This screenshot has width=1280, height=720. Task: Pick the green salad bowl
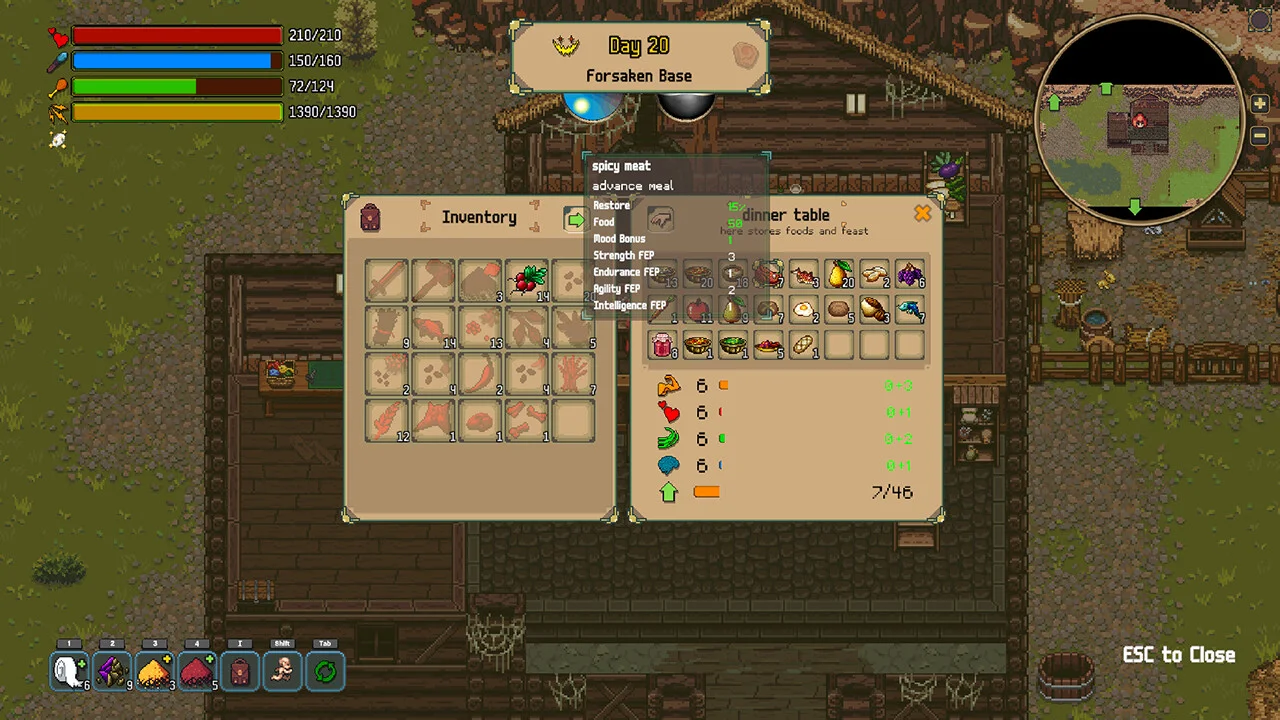(x=733, y=345)
